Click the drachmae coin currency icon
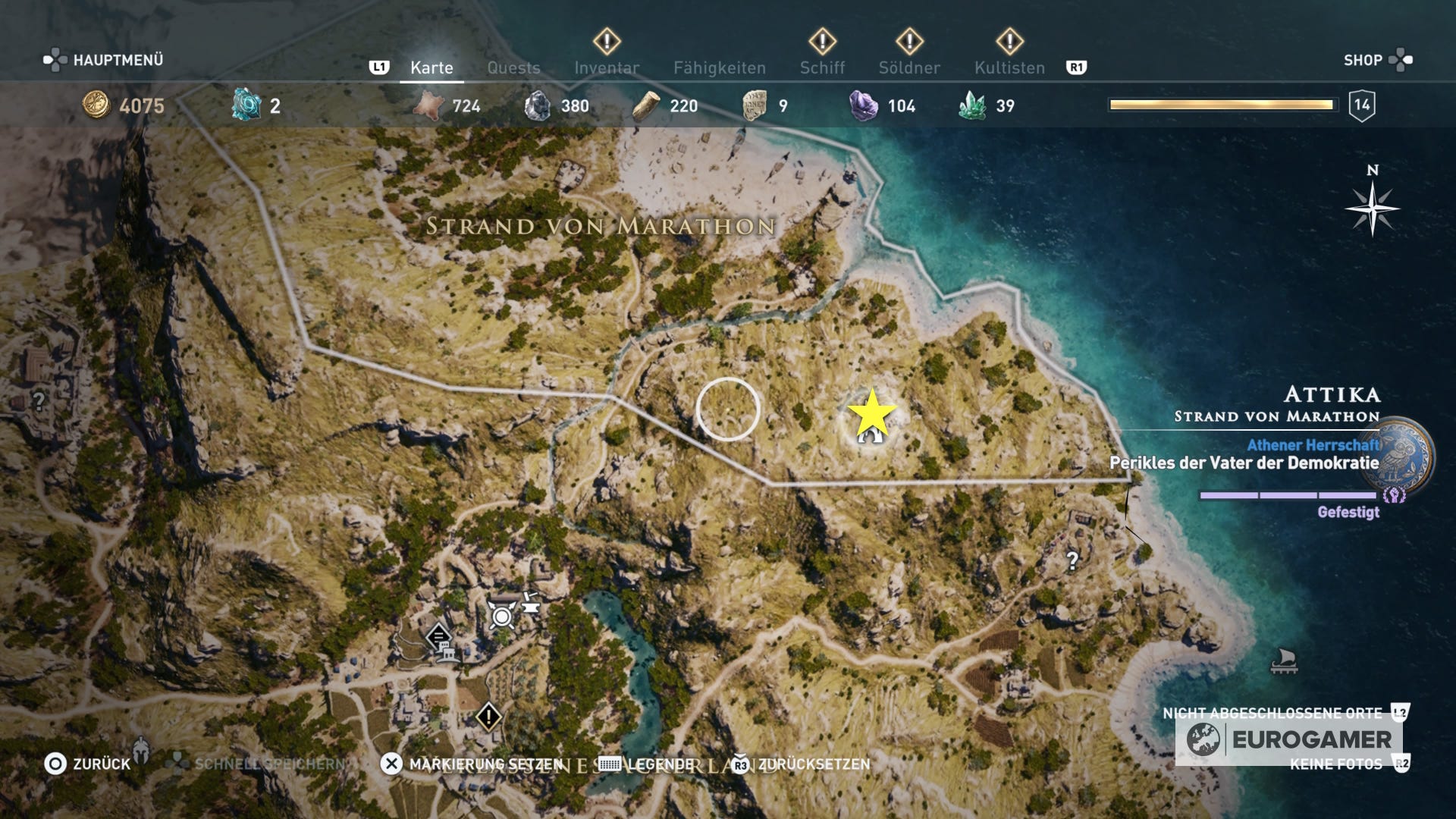1456x819 pixels. point(97,106)
